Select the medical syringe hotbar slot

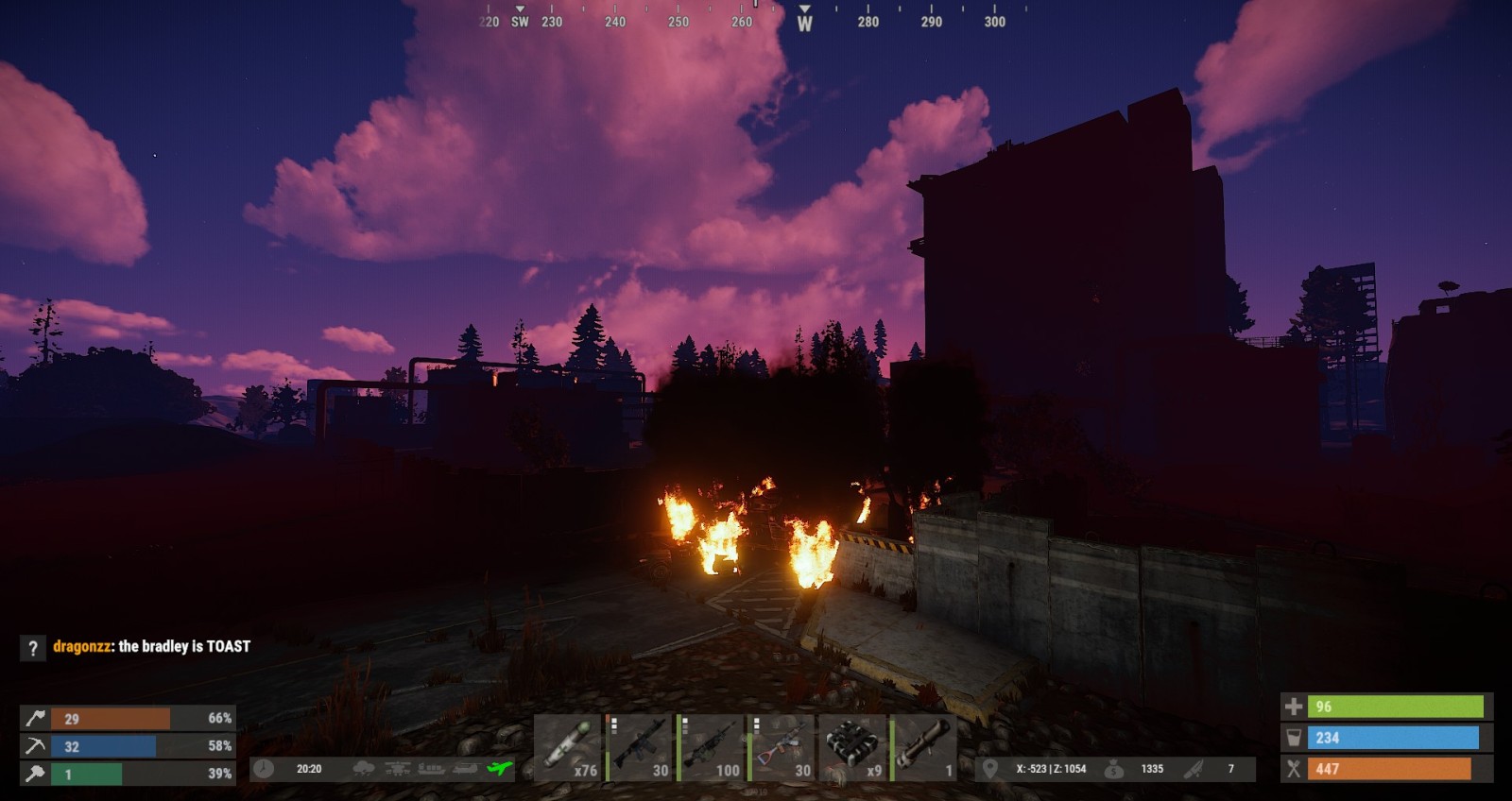tap(569, 748)
